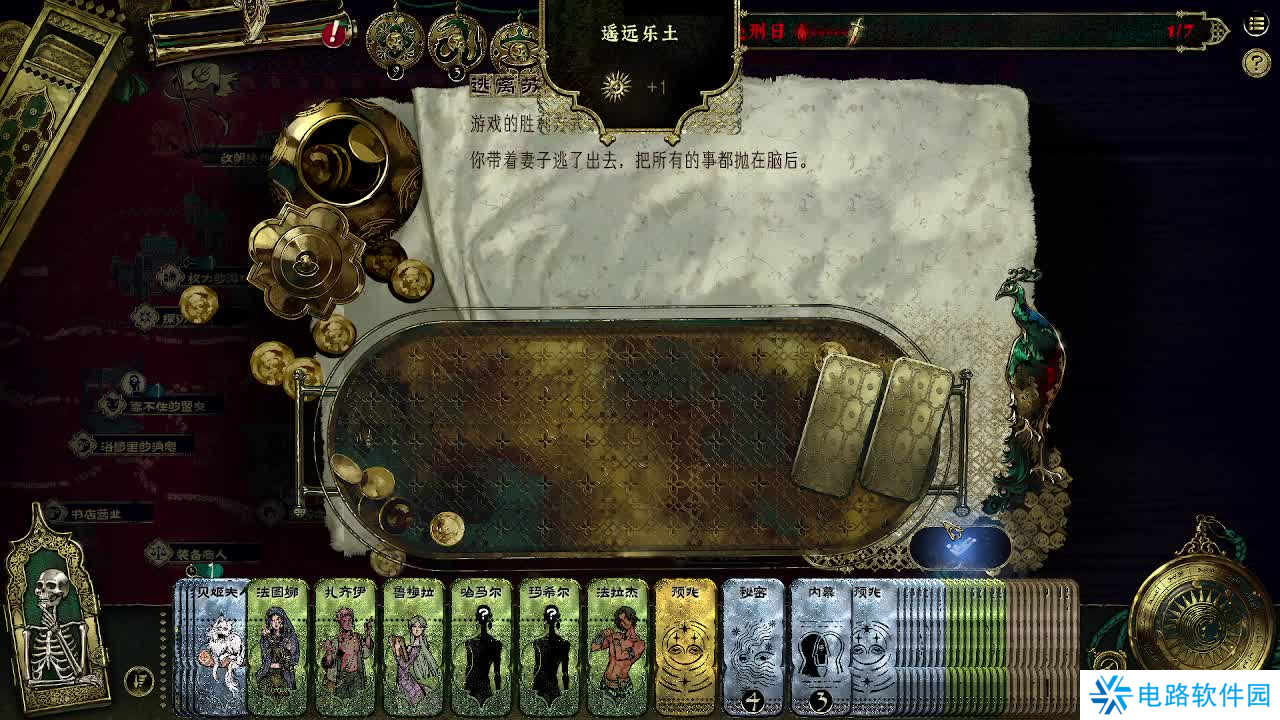
Task: Select the 哈马尔 silhouette card
Action: (481, 647)
